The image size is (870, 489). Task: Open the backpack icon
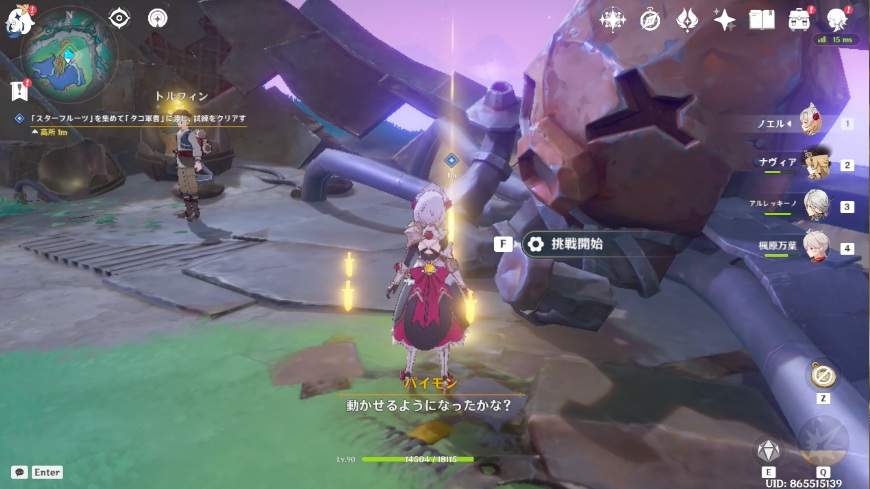[x=799, y=20]
